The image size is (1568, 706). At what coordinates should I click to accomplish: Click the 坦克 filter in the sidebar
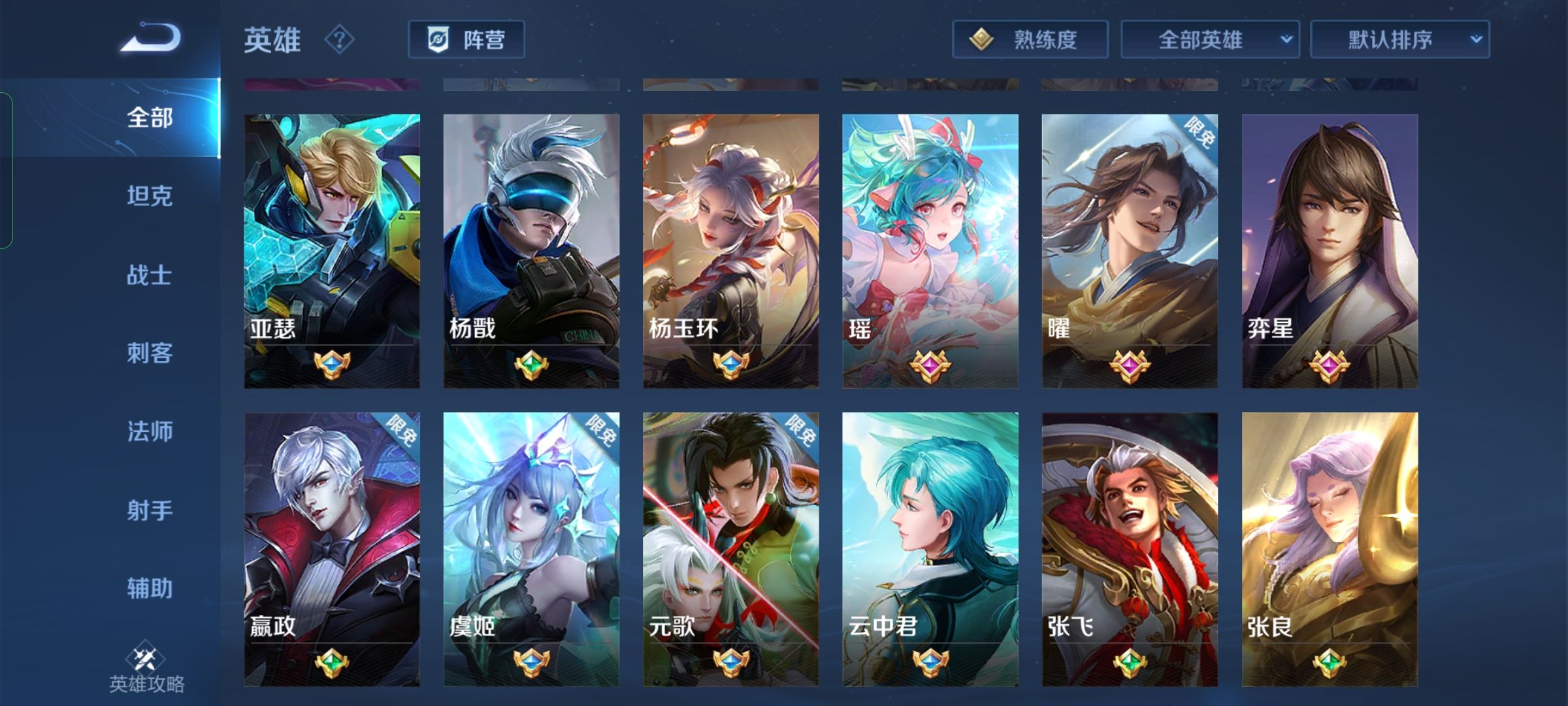(149, 196)
